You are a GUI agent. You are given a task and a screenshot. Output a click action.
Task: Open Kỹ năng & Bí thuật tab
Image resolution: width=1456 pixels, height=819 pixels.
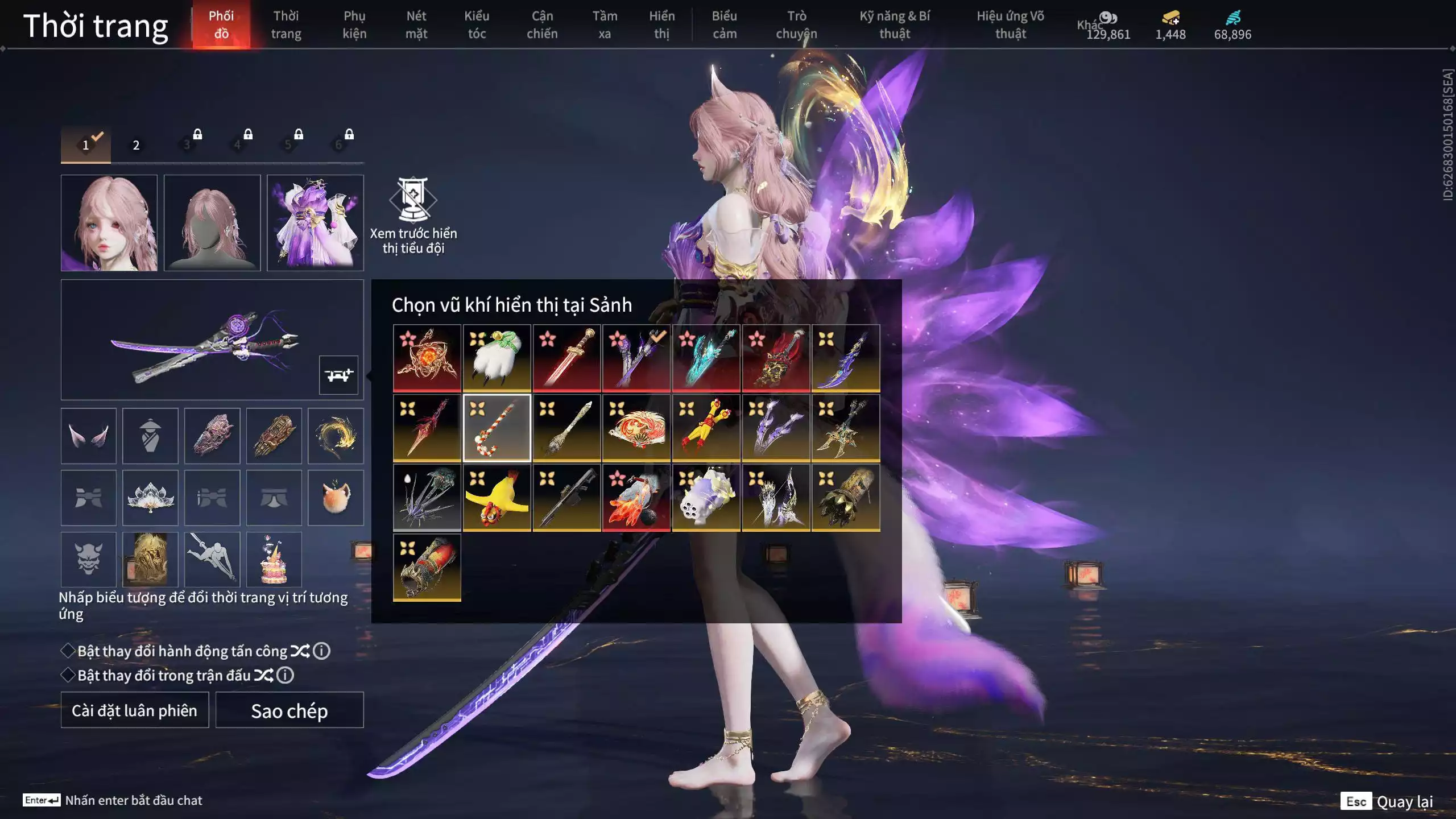click(894, 25)
